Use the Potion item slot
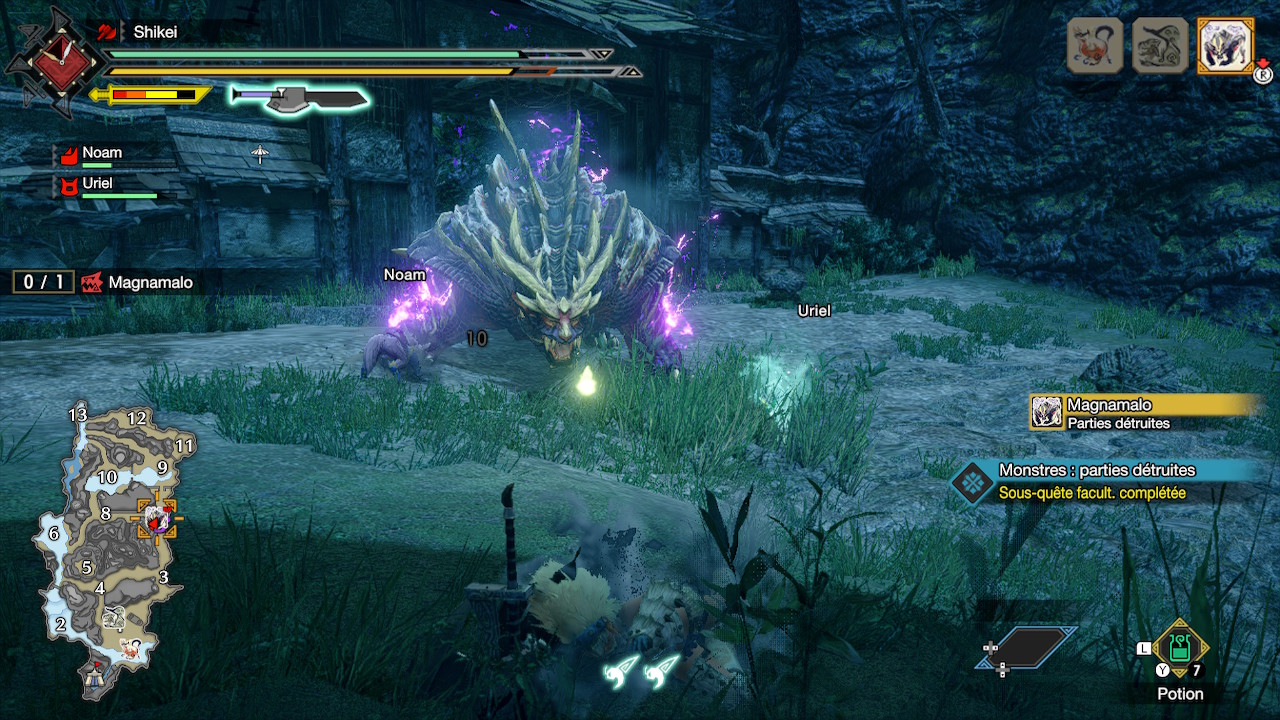Image resolution: width=1280 pixels, height=720 pixels. (1180, 648)
